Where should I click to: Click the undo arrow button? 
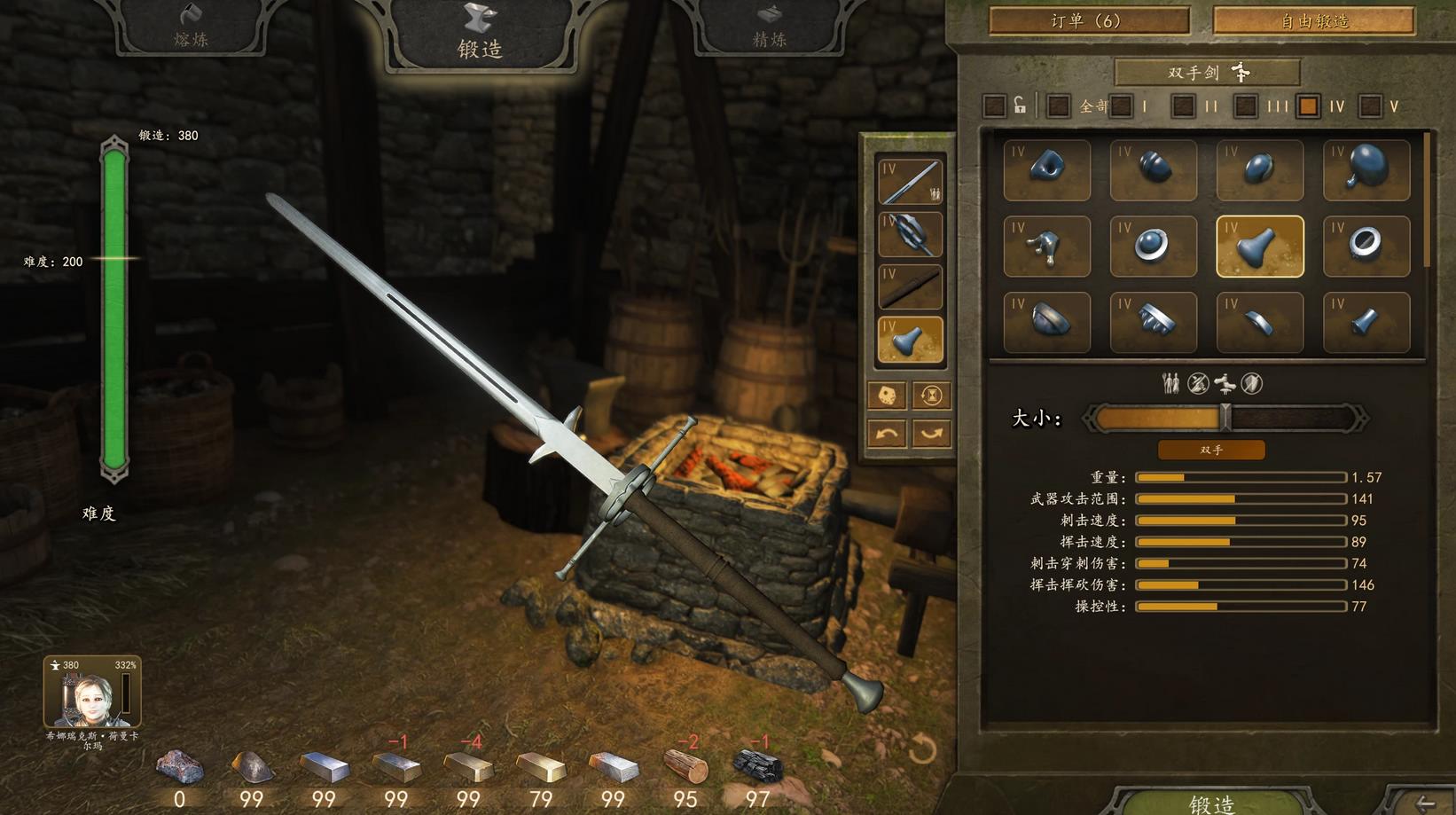coord(887,434)
